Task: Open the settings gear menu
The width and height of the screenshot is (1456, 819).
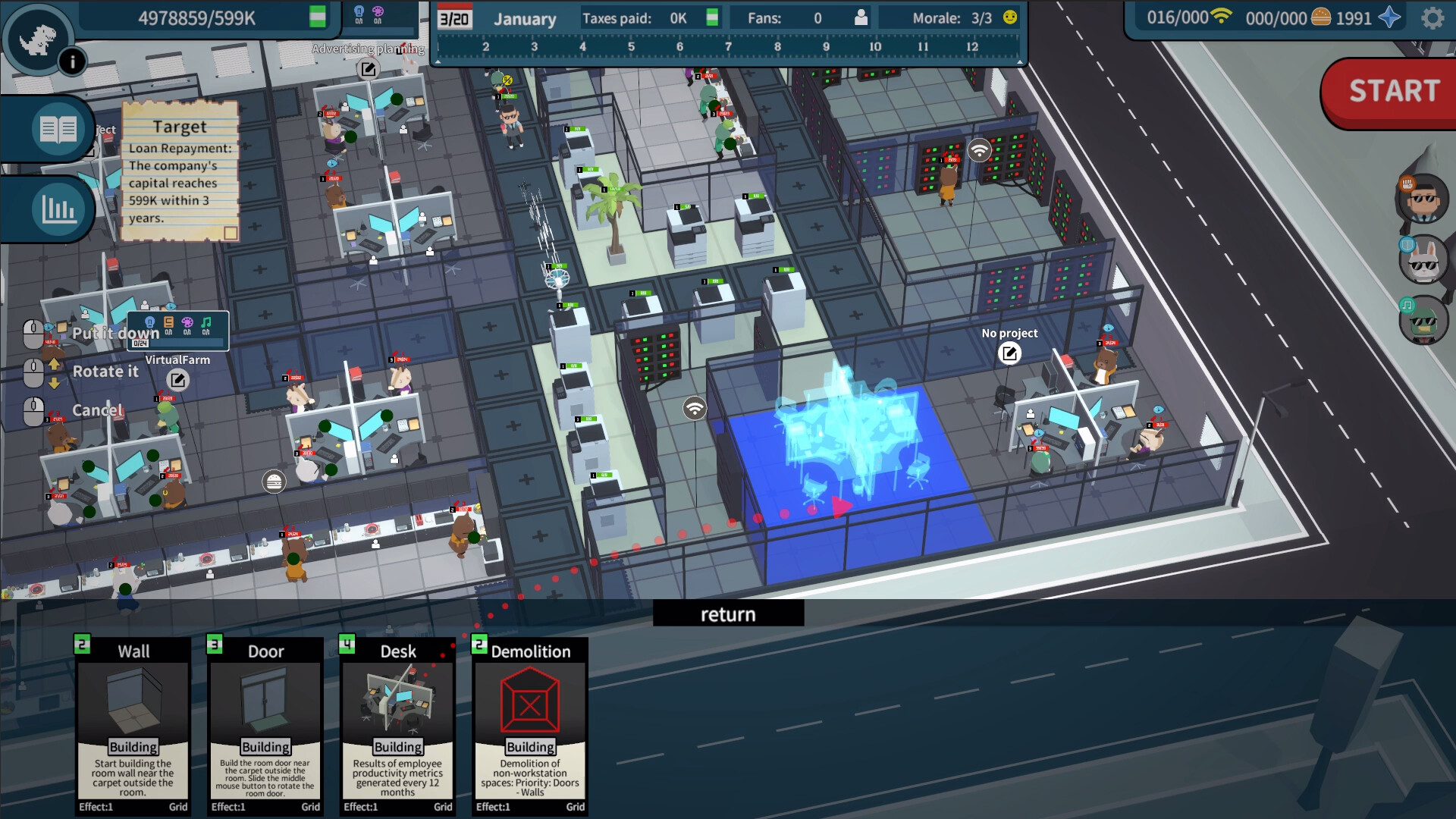Action: [x=1432, y=18]
